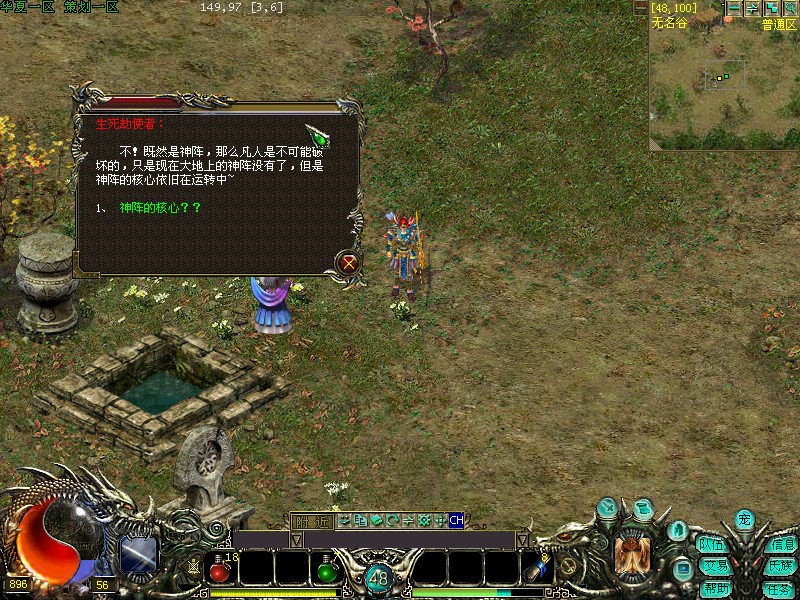800x600 pixels.
Task: Click the sword skill slot beside the orb
Action: click(x=138, y=555)
